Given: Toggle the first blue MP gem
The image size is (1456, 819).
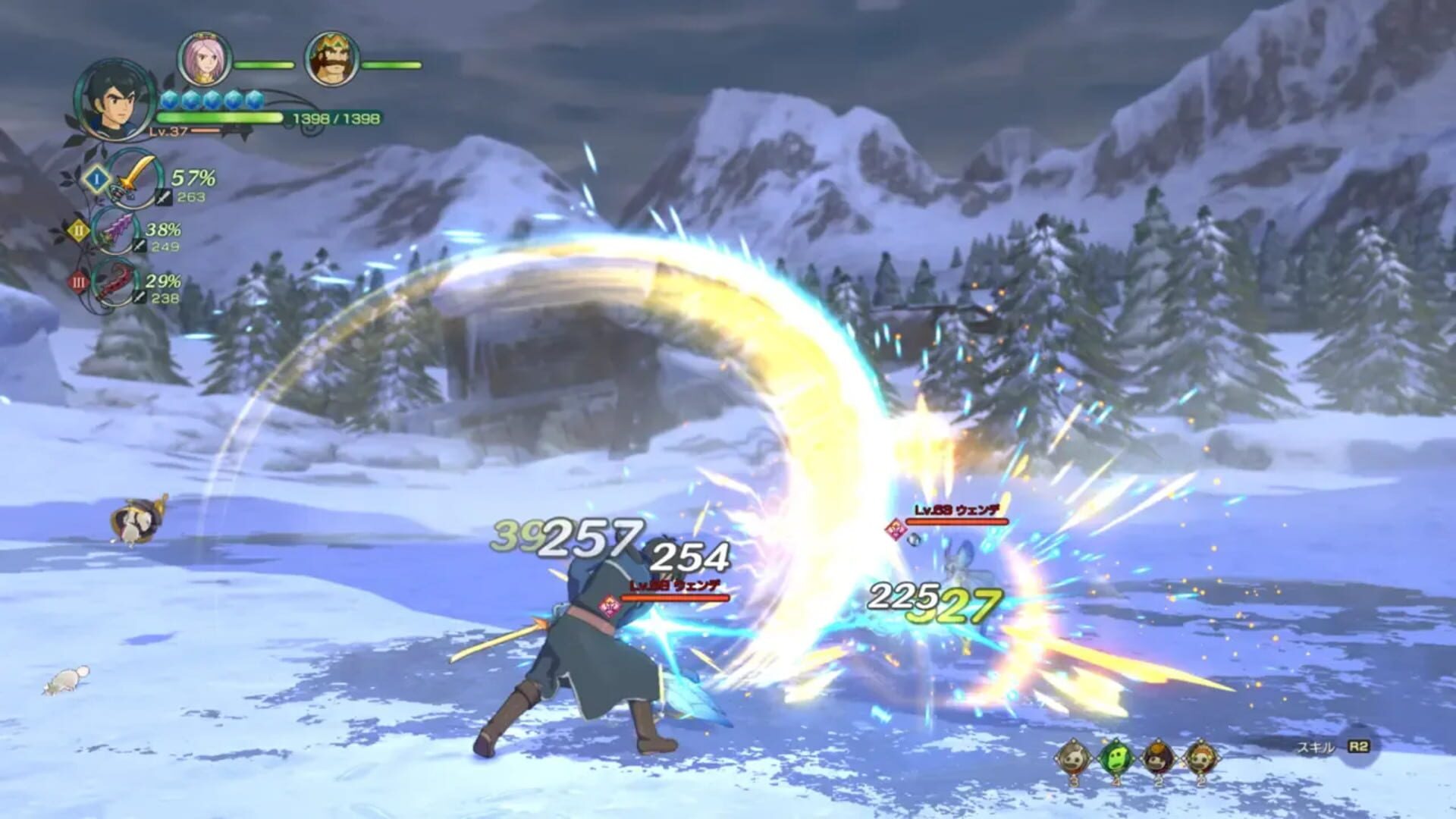Looking at the screenshot, I should pos(168,101).
